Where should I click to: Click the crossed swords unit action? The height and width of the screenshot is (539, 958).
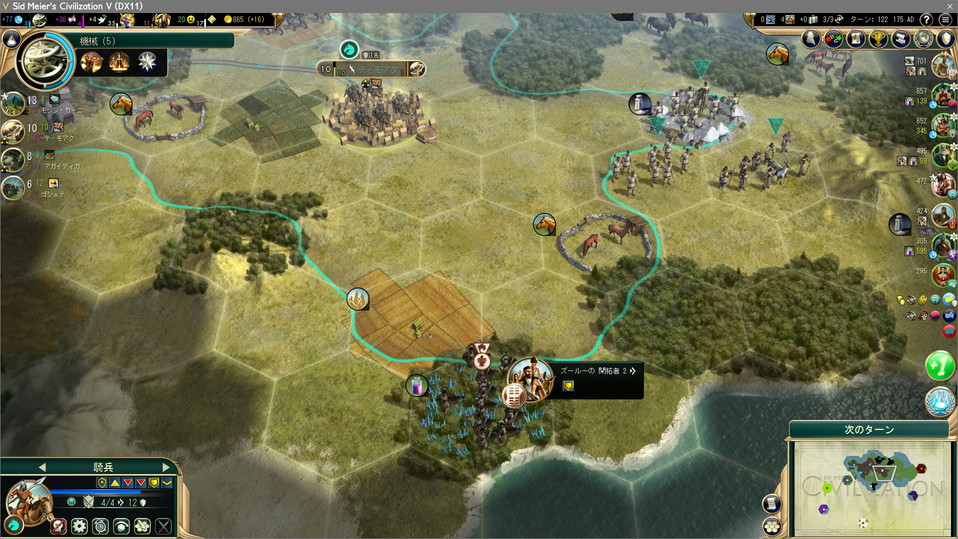163,526
